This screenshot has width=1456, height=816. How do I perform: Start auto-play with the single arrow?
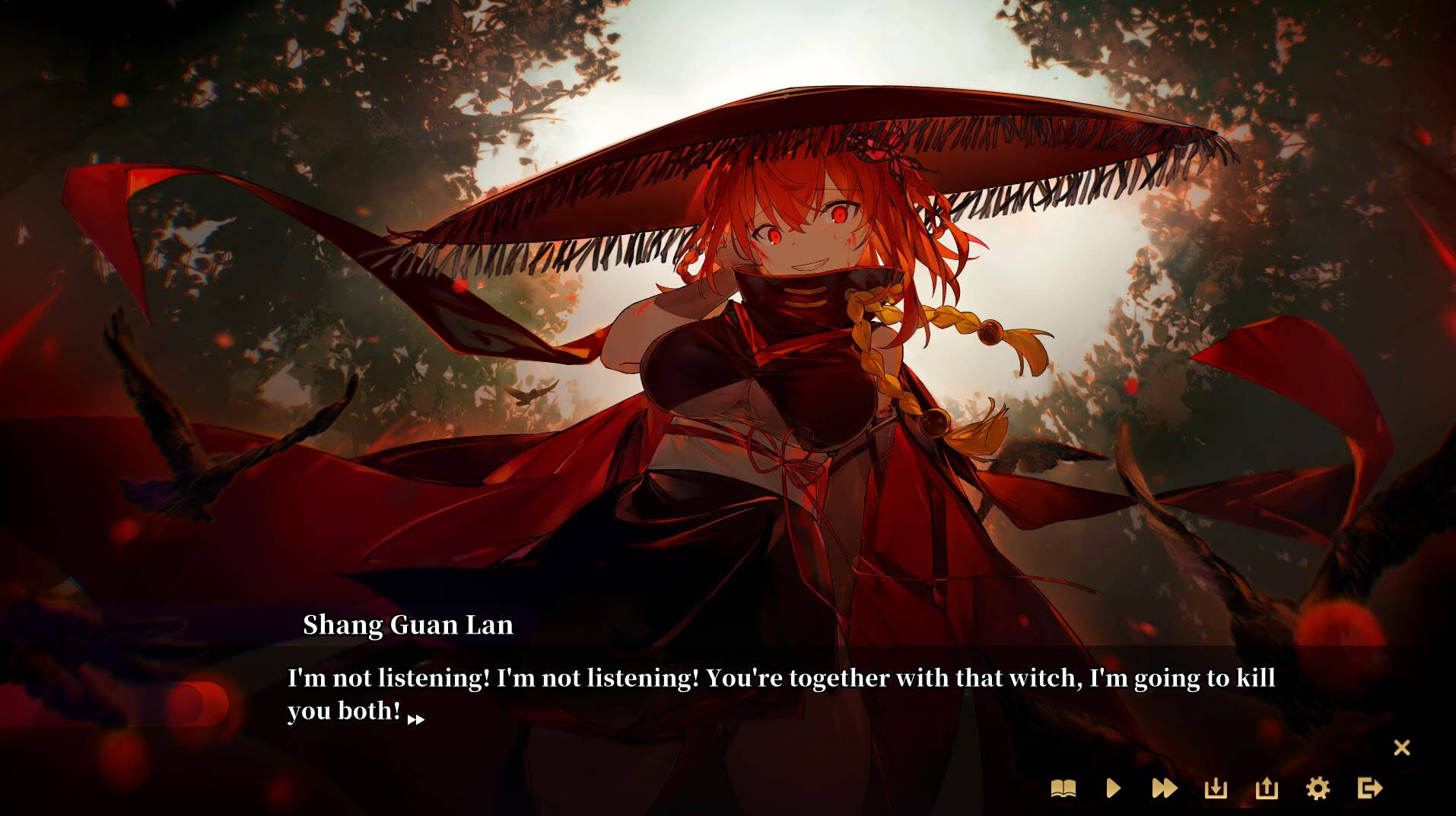1114,789
